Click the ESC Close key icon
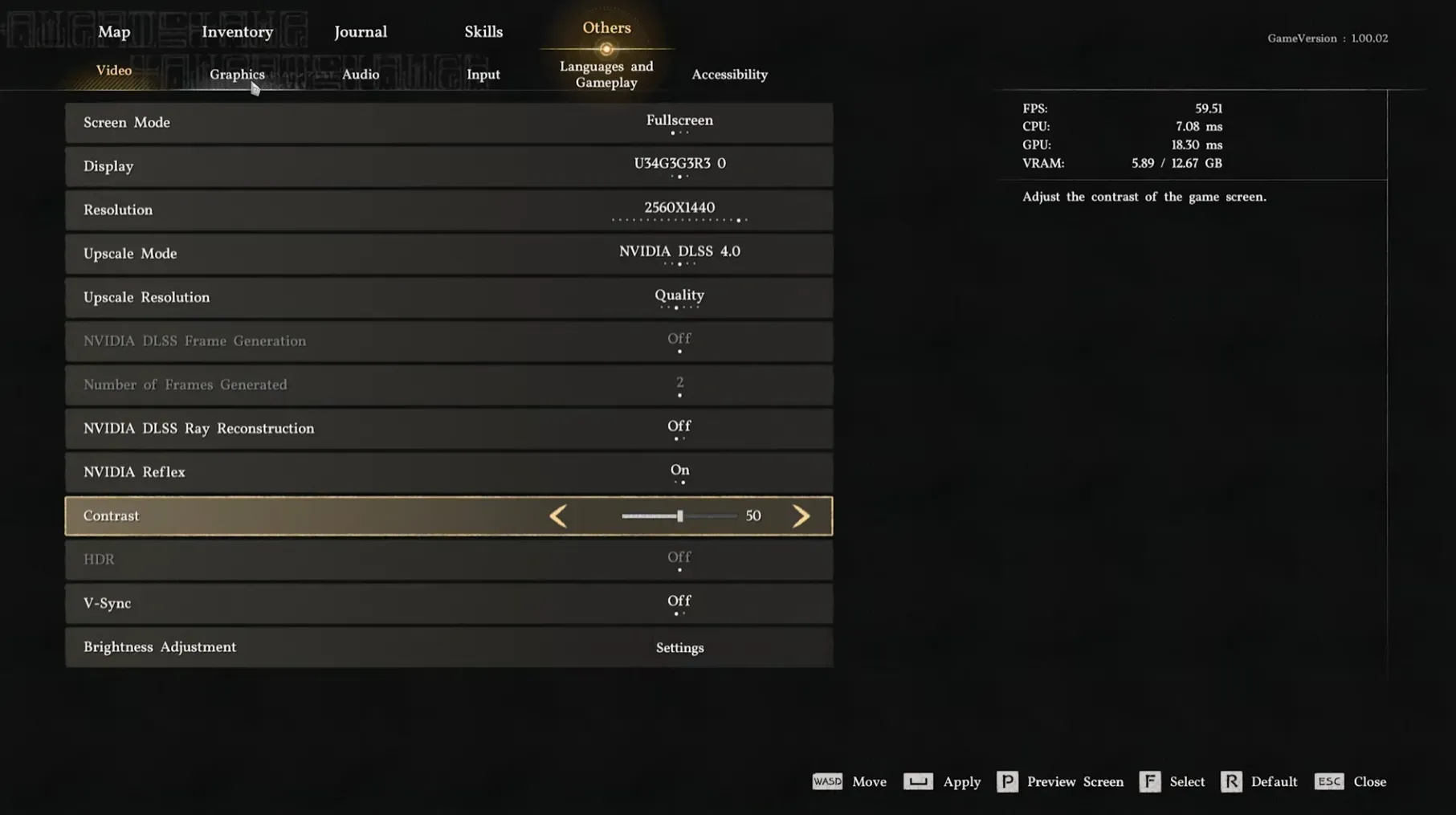The width and height of the screenshot is (1456, 815). pyautogui.click(x=1329, y=781)
